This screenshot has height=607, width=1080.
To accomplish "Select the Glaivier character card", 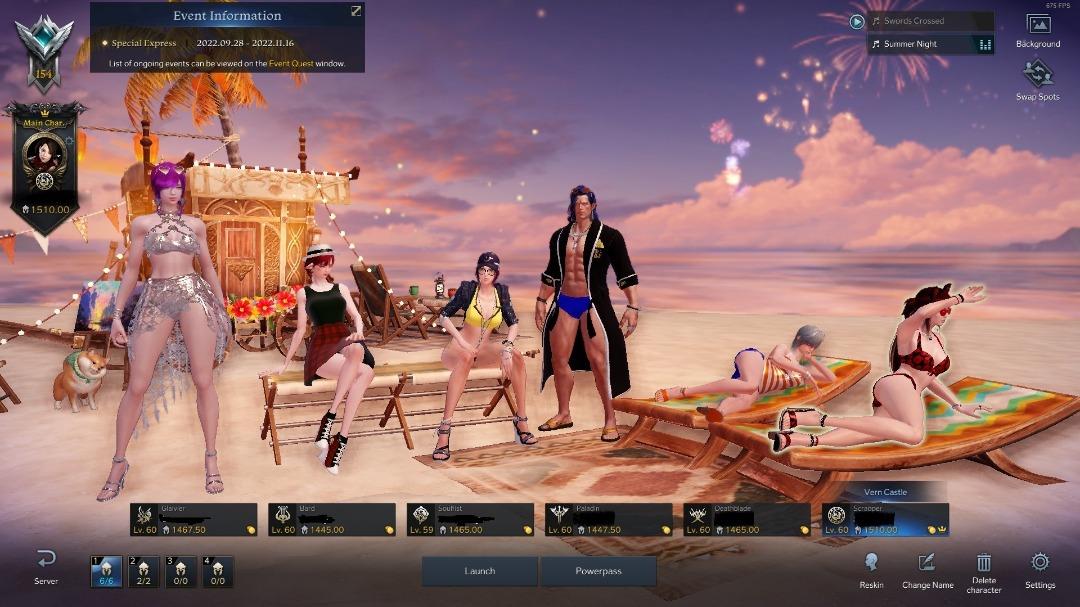I will point(193,520).
